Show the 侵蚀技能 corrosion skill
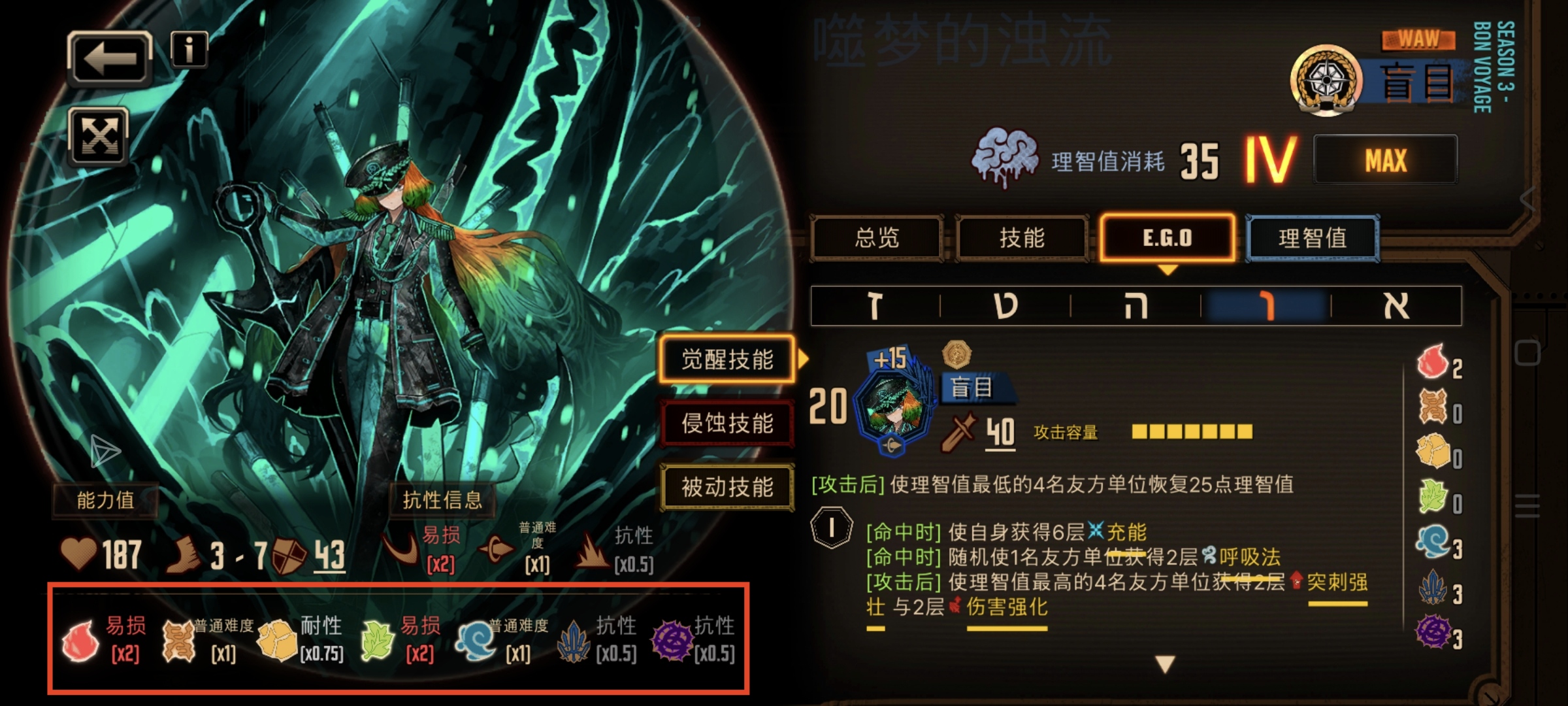 (727, 424)
